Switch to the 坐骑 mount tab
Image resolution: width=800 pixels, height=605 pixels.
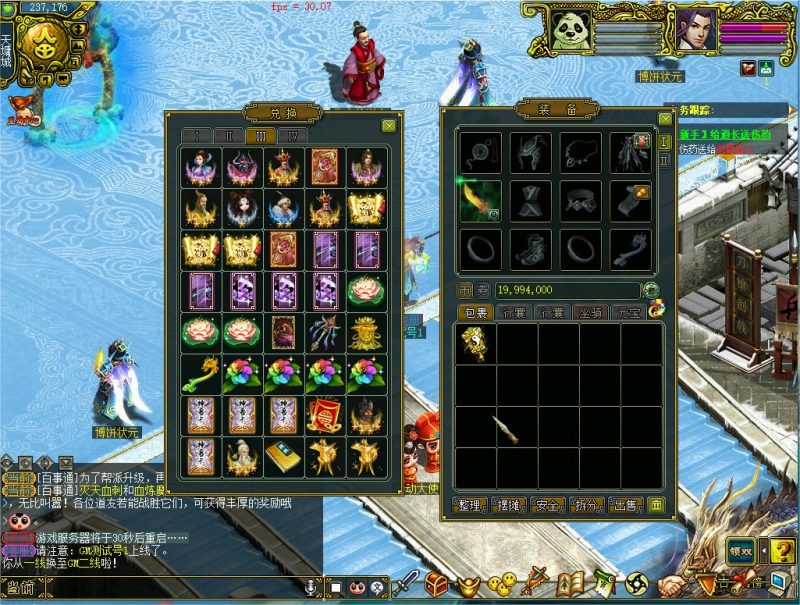(x=590, y=313)
